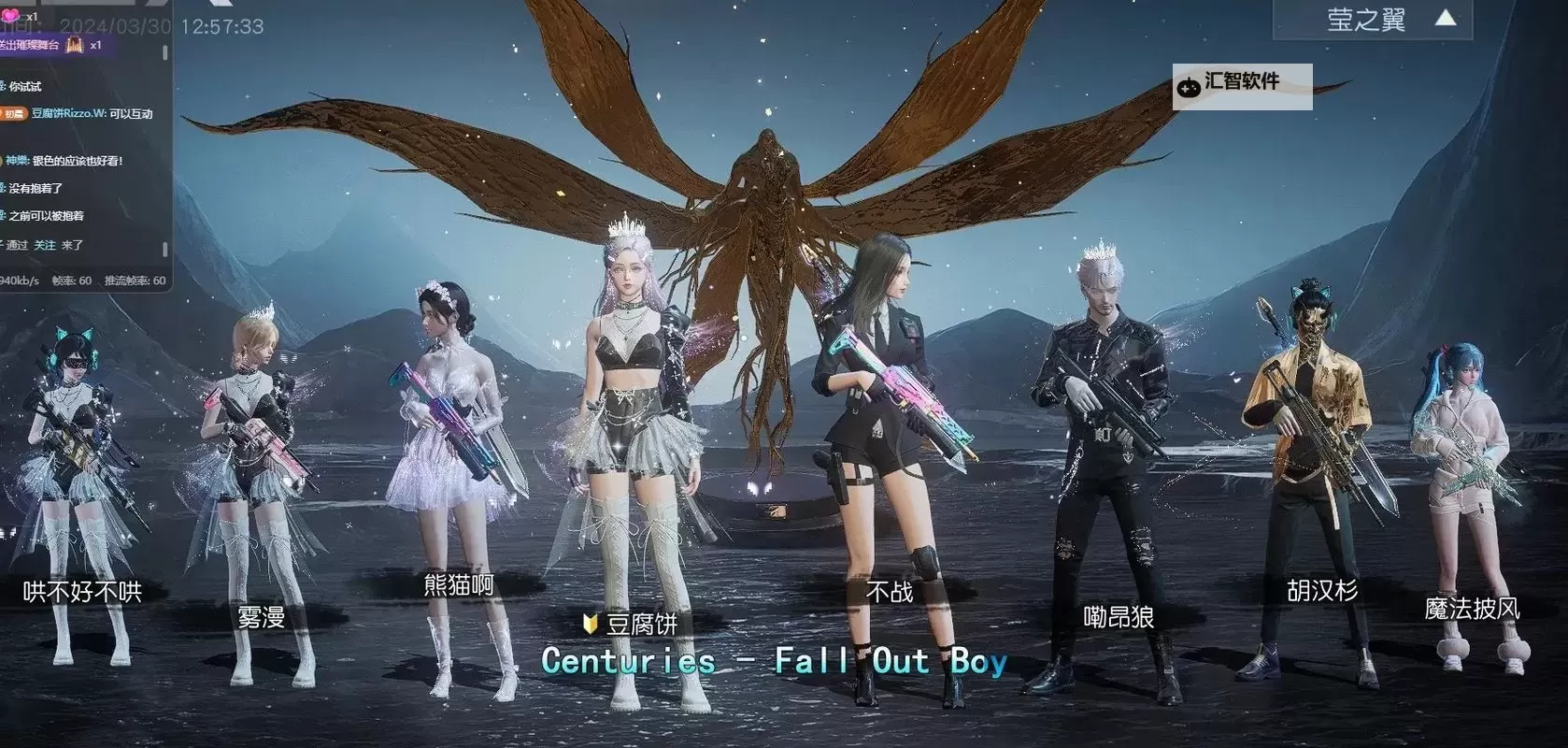Click the avatar beside the 你试试 message
Image resolution: width=1568 pixels, height=748 pixels.
click(x=2, y=84)
